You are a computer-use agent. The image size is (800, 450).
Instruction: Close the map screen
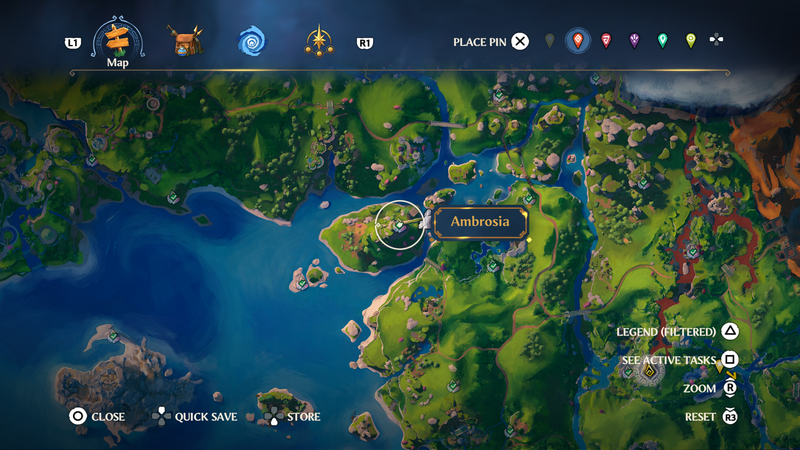coord(77,416)
